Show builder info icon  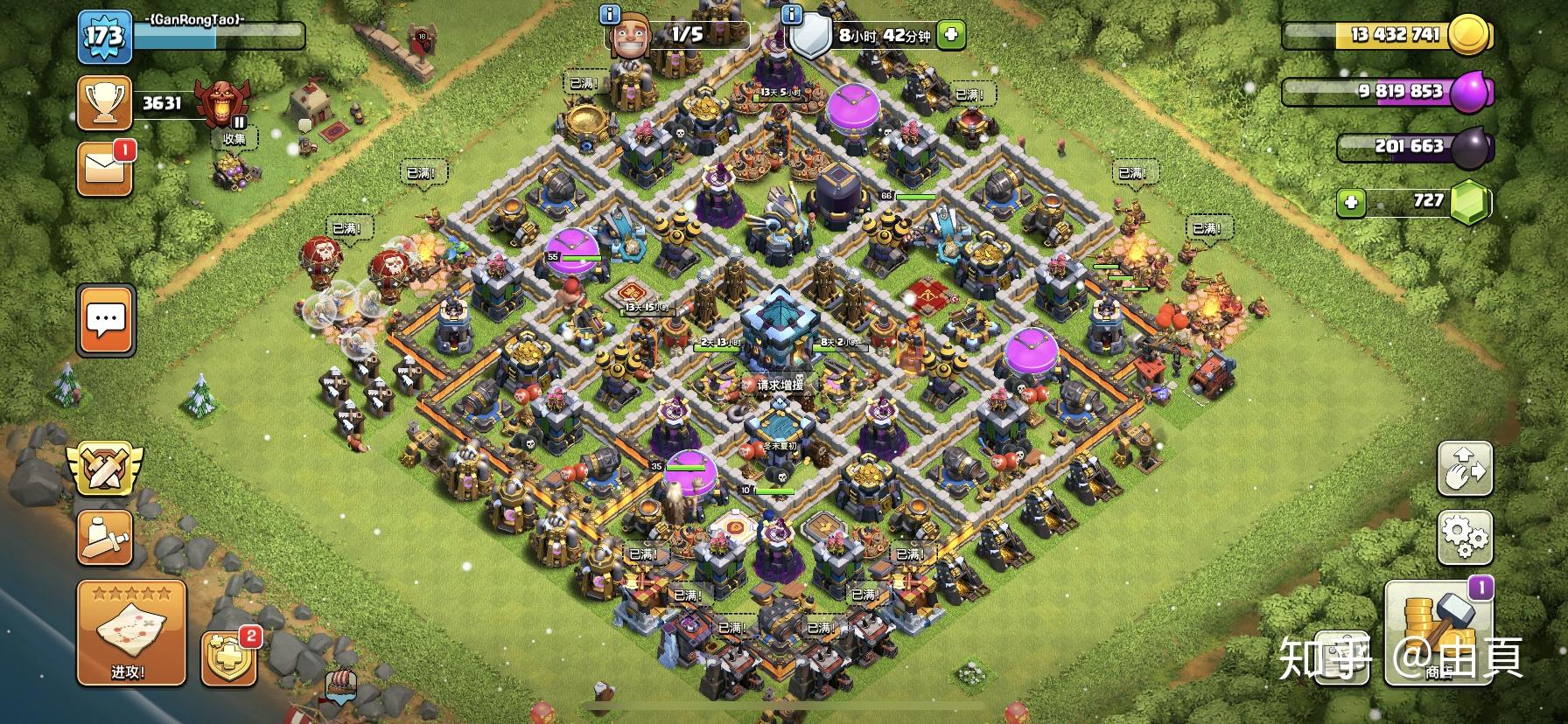point(611,14)
